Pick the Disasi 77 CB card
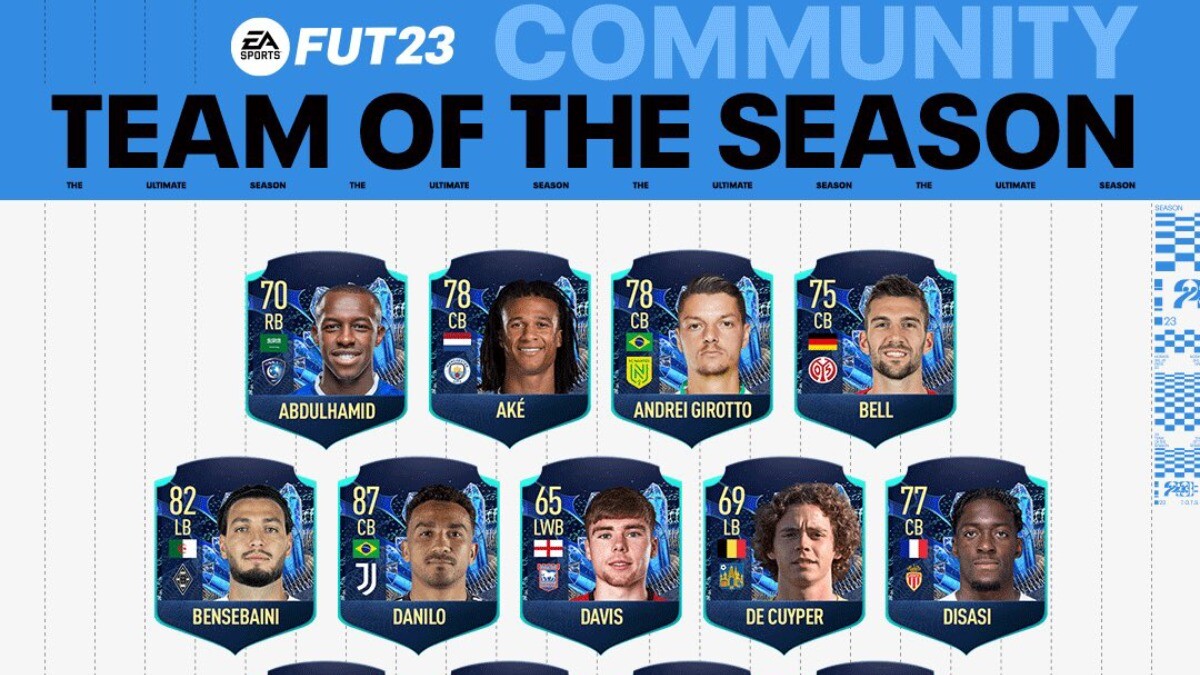Screen dimensions: 1200x675 click(x=967, y=554)
